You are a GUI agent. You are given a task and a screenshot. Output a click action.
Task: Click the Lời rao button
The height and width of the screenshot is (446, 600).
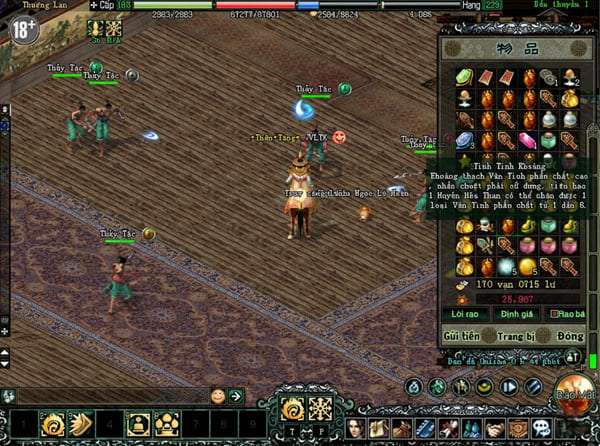[465, 314]
